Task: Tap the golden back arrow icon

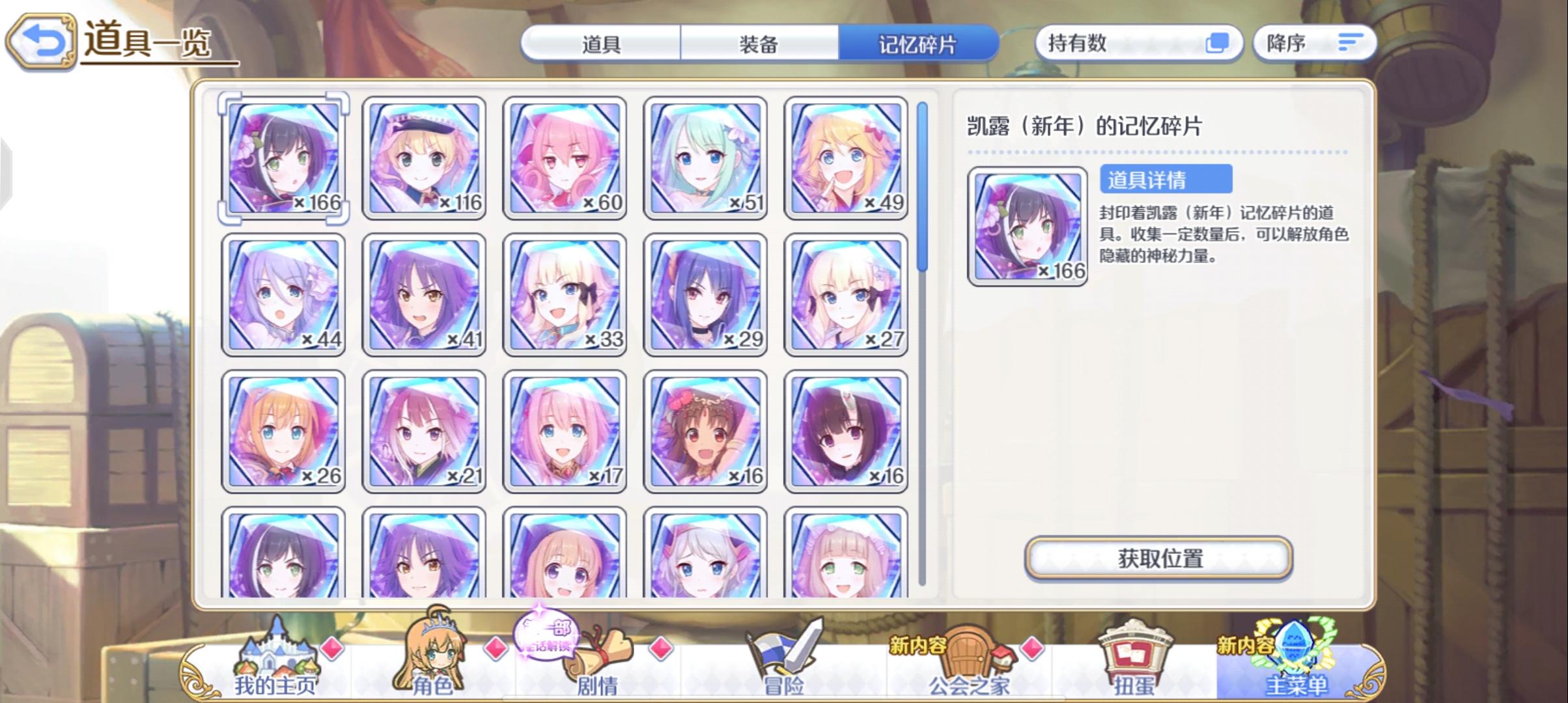Action: [x=41, y=40]
